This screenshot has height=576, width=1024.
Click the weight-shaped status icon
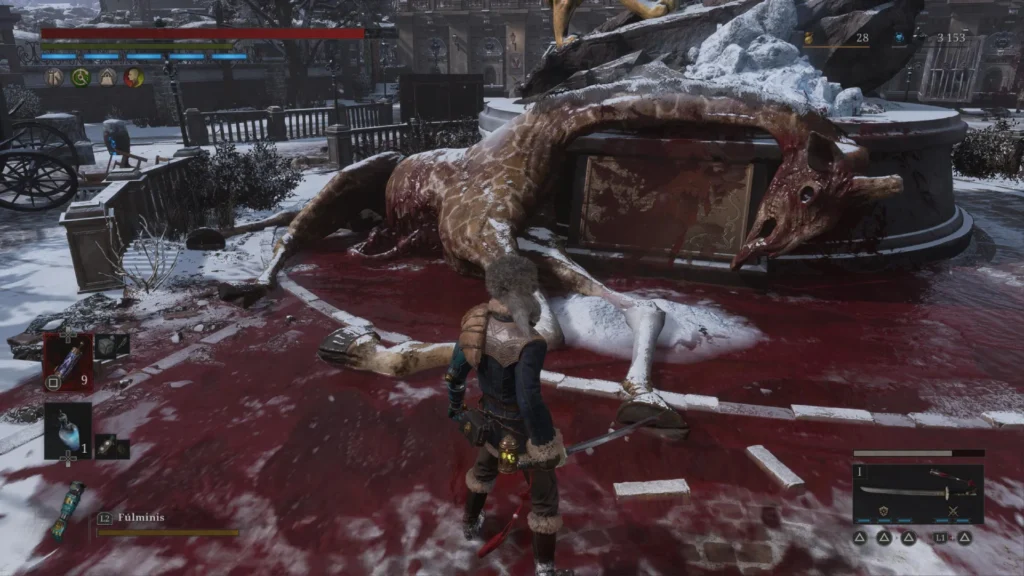click(107, 77)
